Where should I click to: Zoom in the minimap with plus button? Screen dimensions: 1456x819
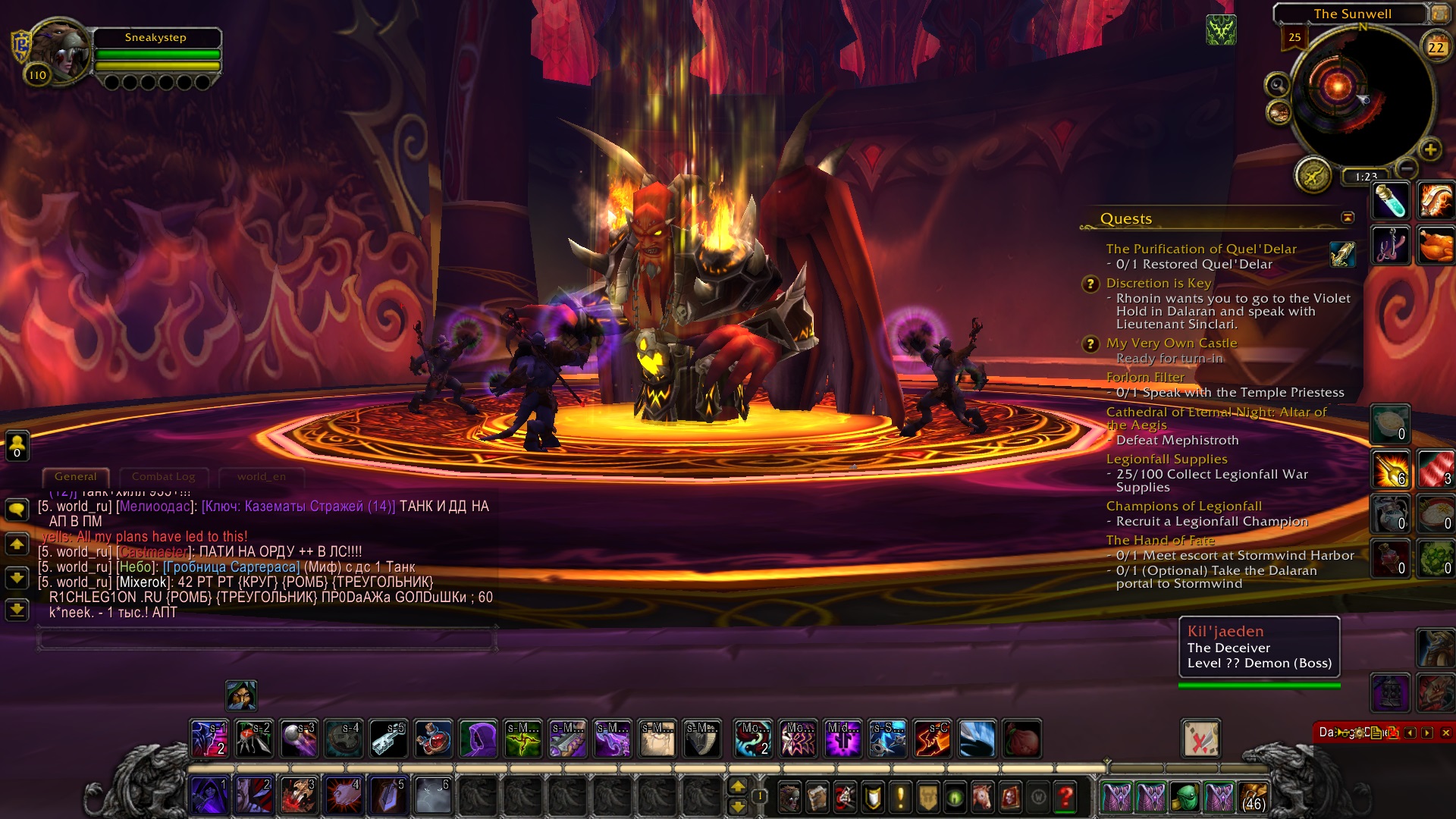pos(1430,150)
